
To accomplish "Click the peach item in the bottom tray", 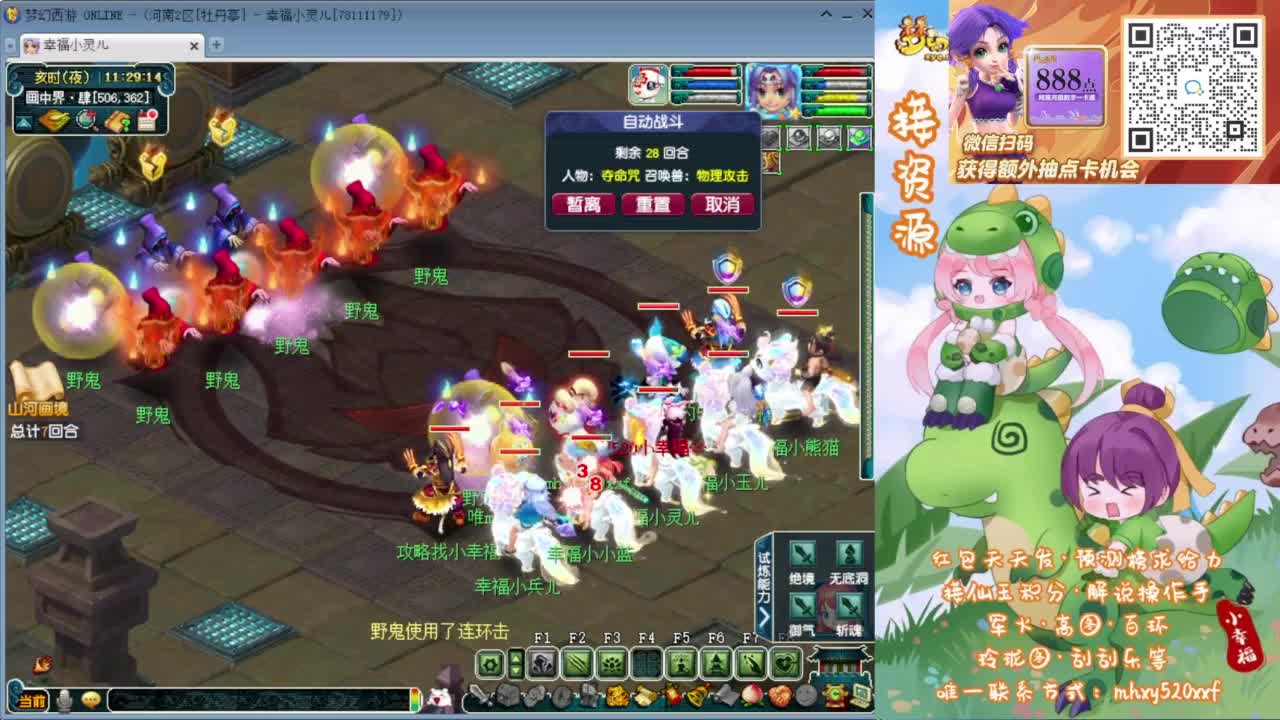I will [751, 694].
